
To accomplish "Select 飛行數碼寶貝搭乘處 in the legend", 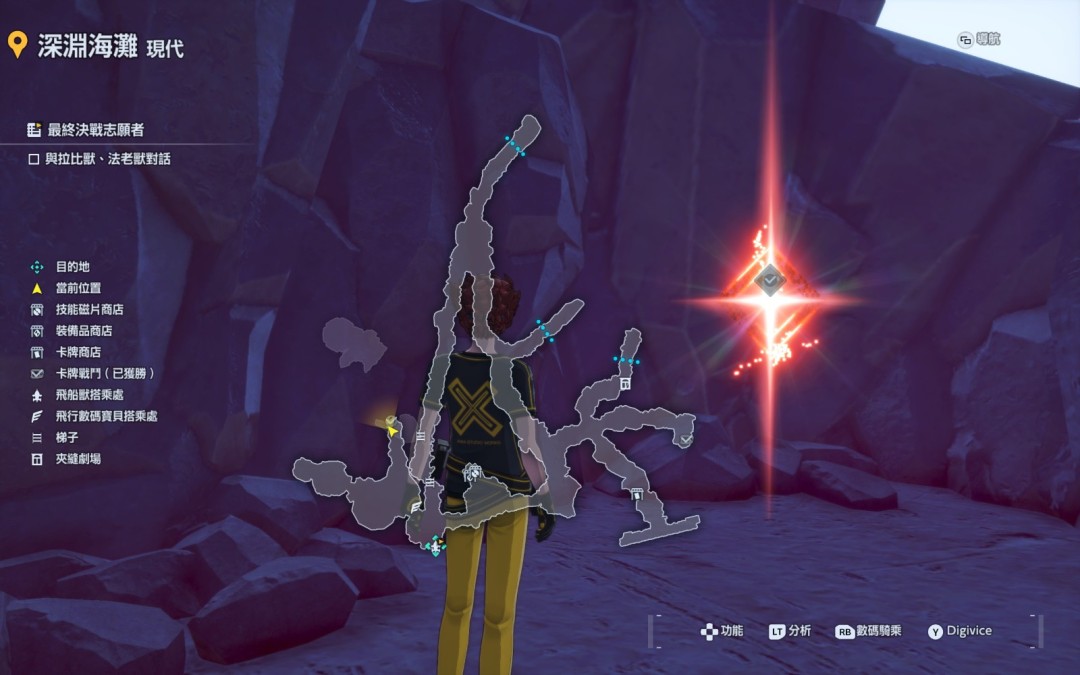I will point(106,416).
